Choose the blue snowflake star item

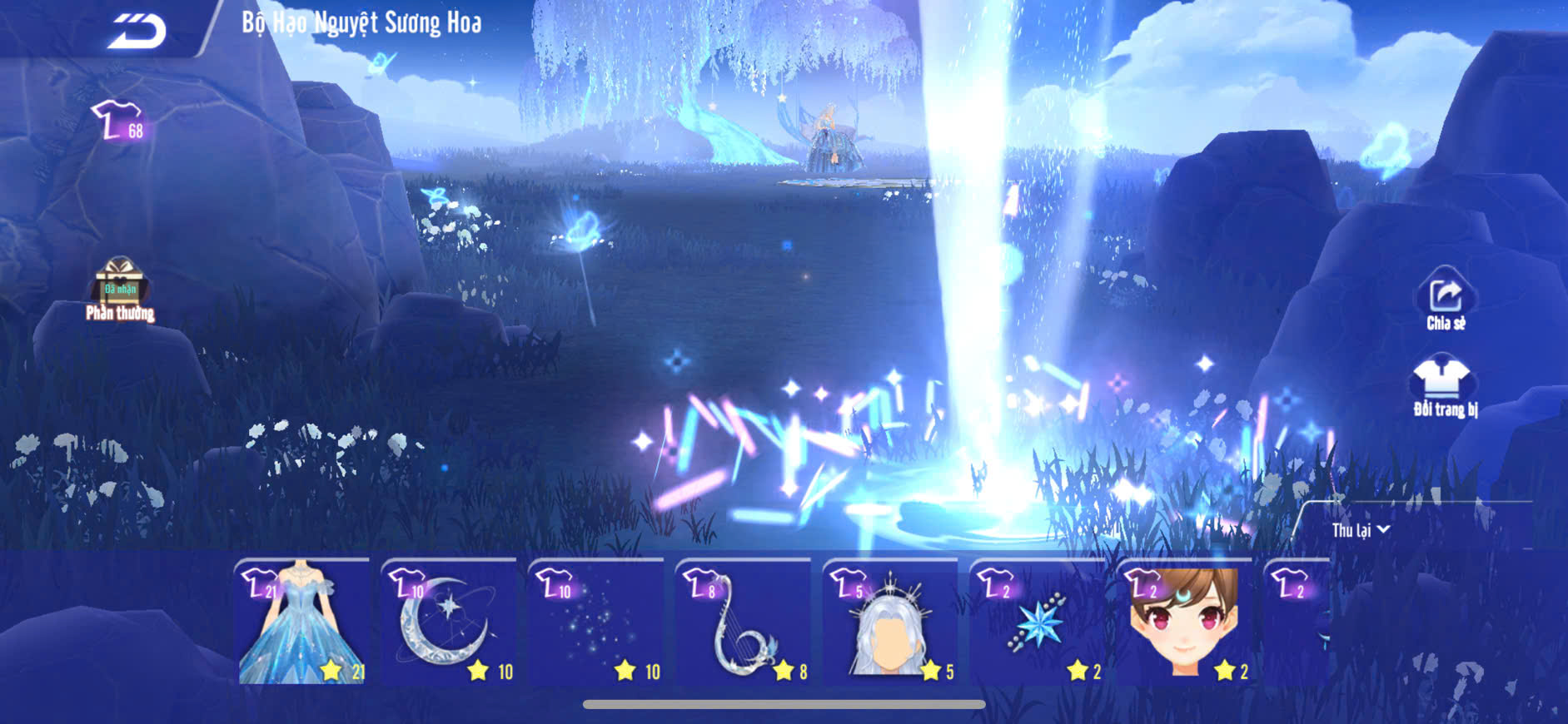coord(1037,622)
